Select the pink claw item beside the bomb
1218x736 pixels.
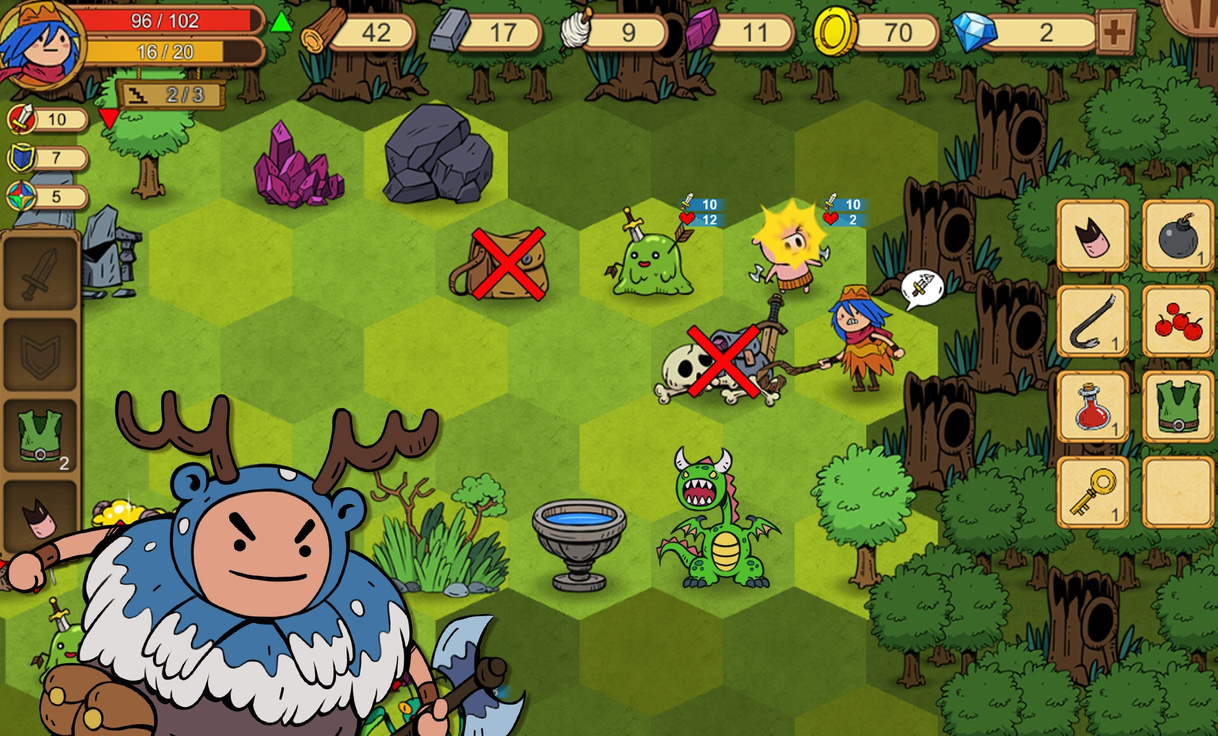tap(1093, 236)
